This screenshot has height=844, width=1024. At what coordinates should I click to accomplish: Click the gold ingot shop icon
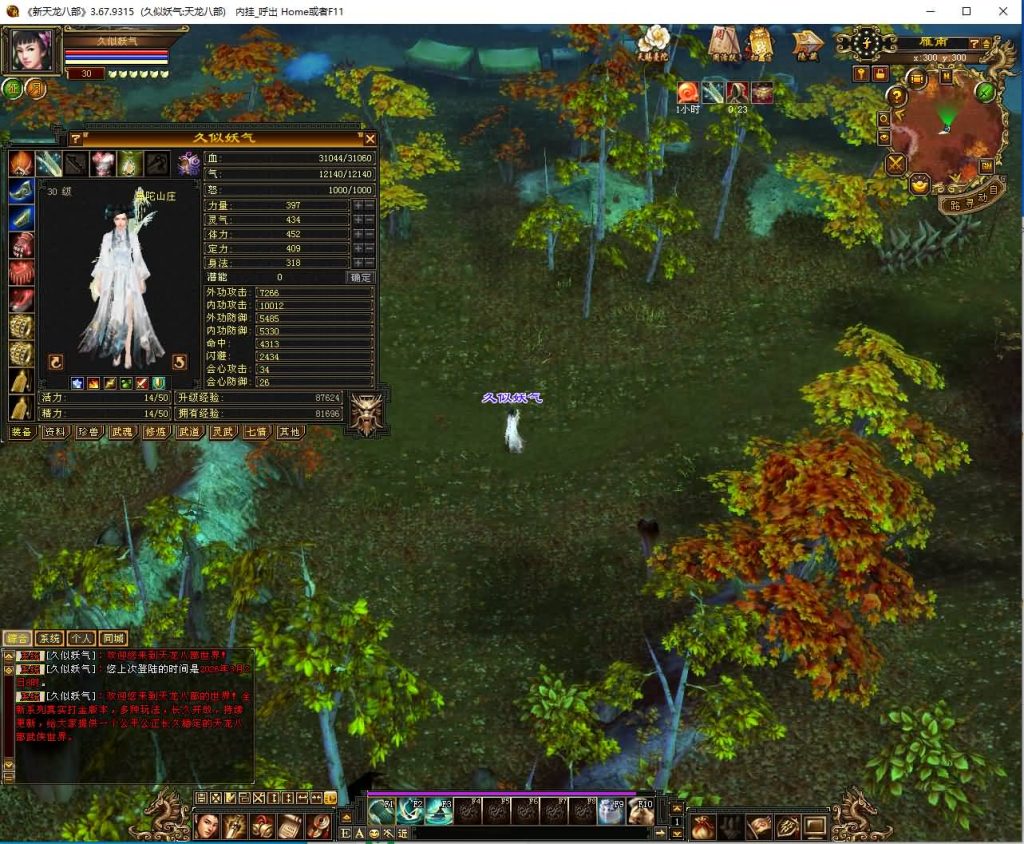click(x=919, y=184)
